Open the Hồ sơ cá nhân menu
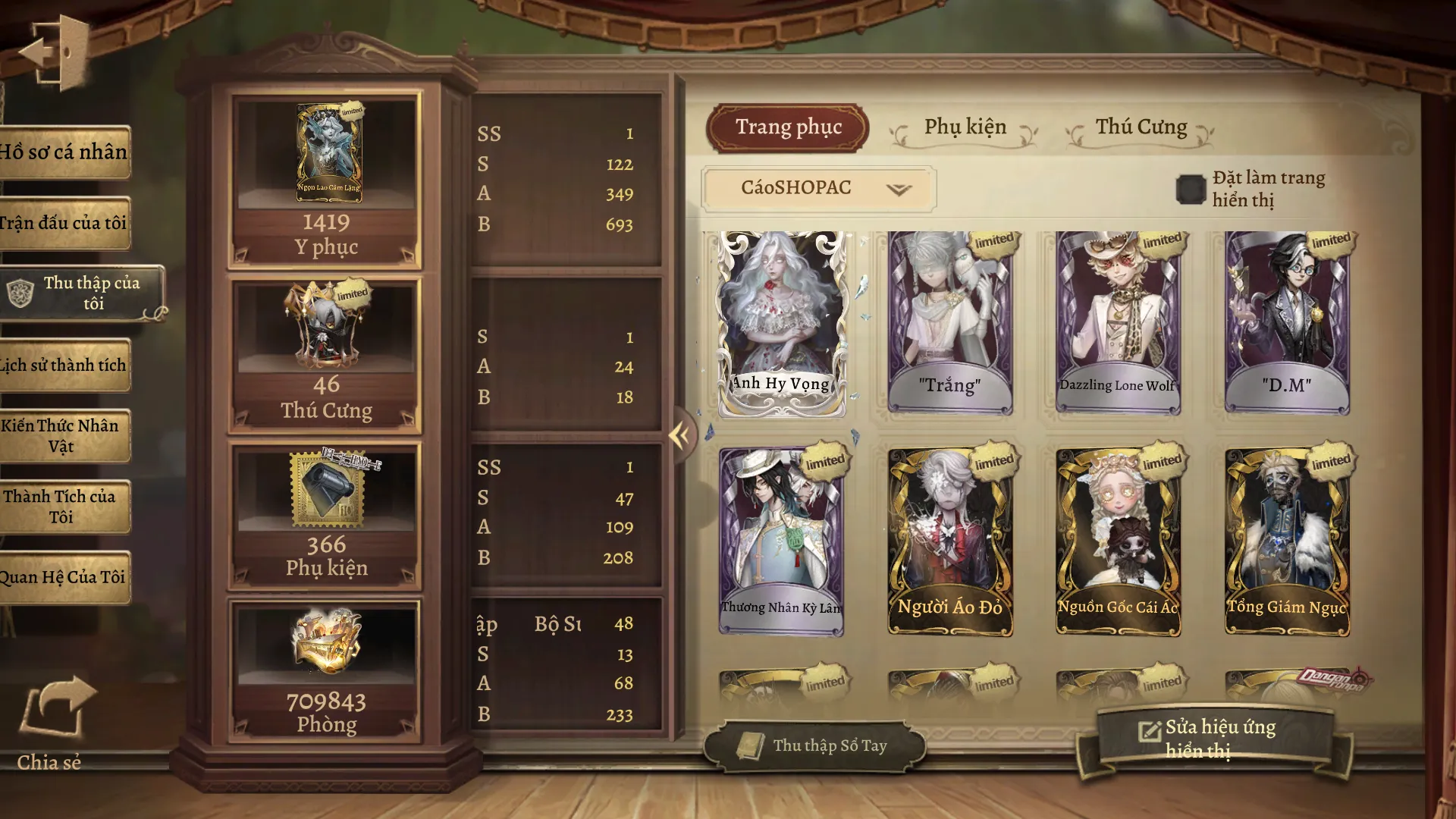 64,152
